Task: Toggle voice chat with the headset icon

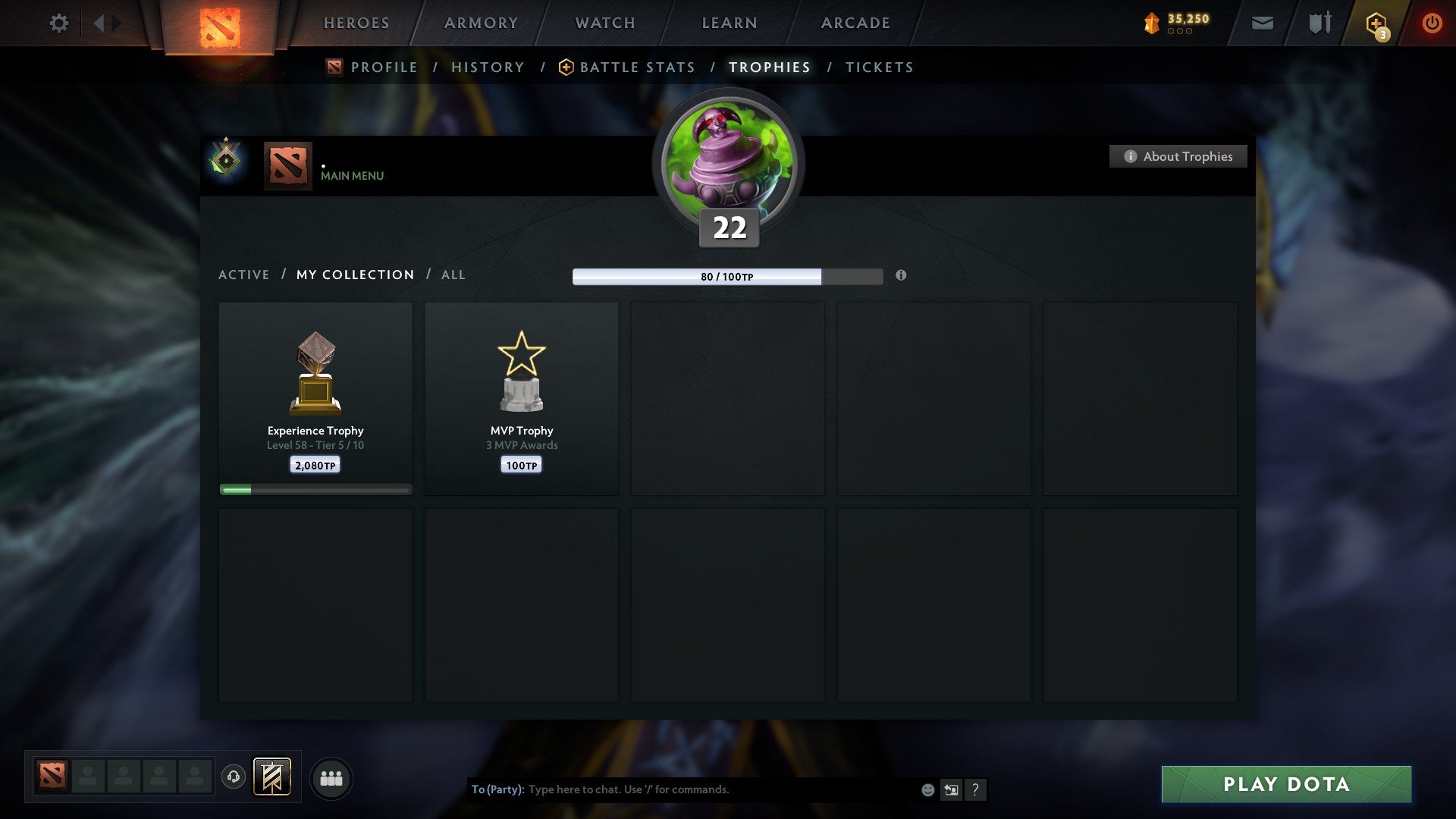Action: pyautogui.click(x=234, y=777)
